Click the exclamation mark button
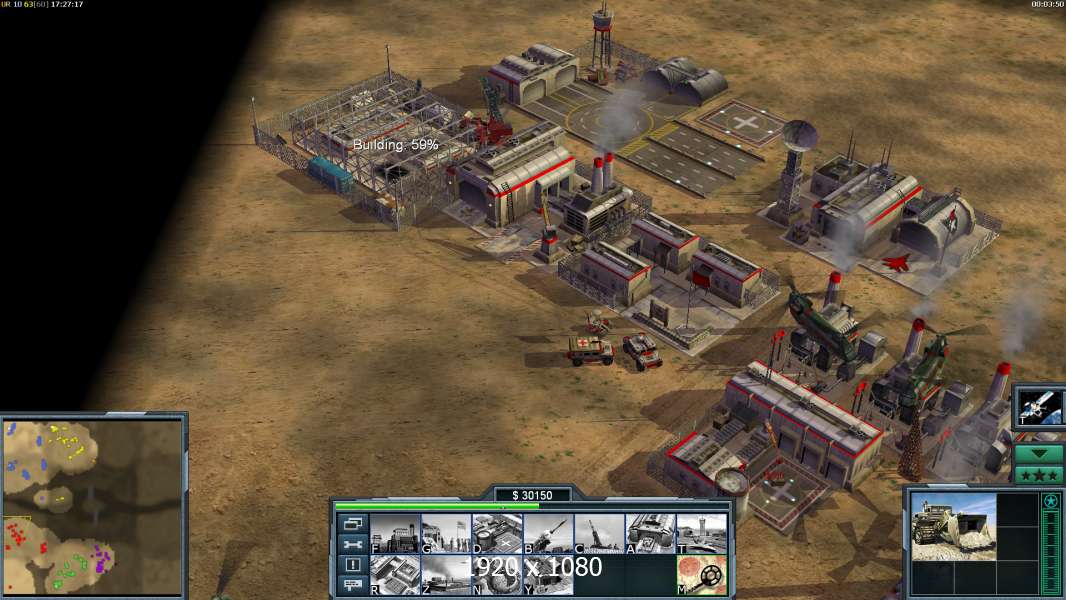 click(352, 565)
